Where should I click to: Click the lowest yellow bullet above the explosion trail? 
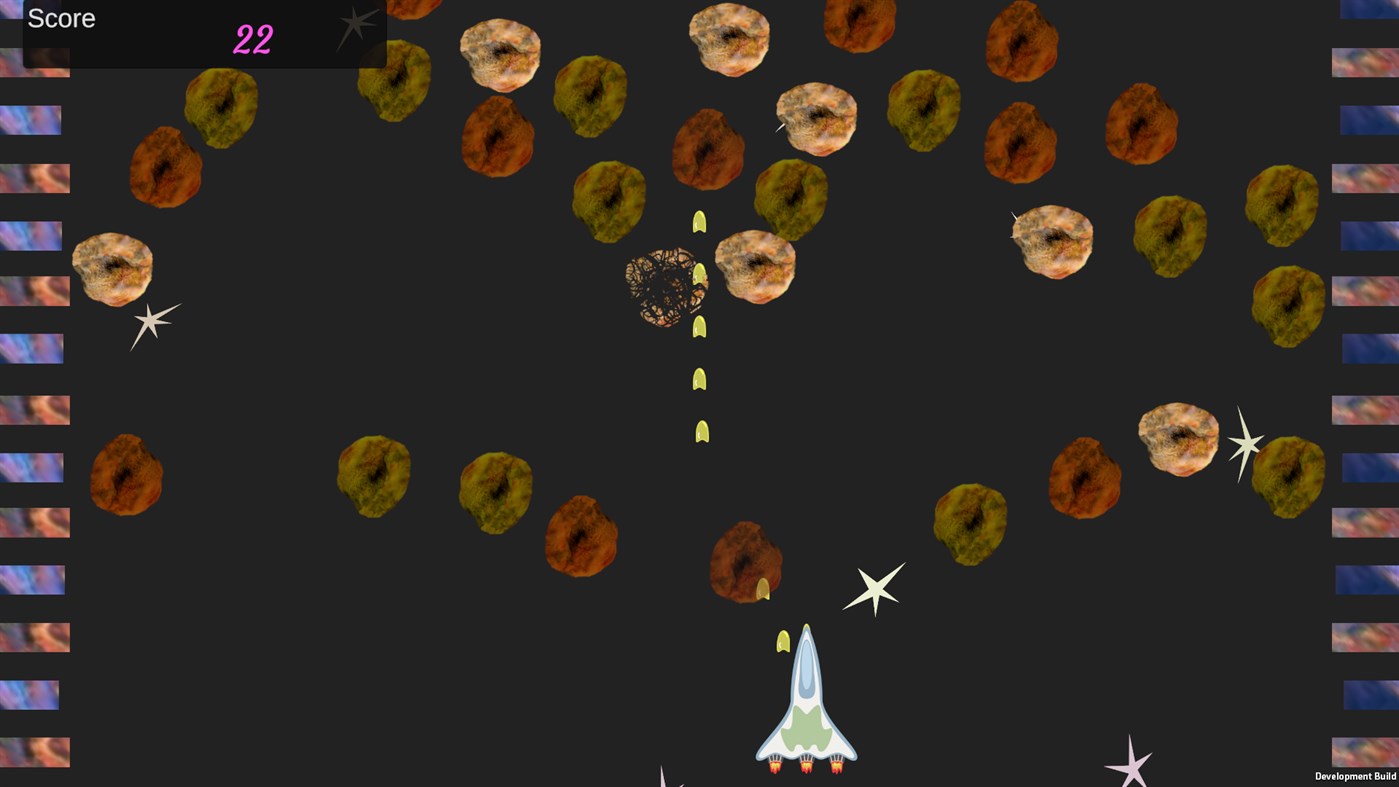[701, 430]
